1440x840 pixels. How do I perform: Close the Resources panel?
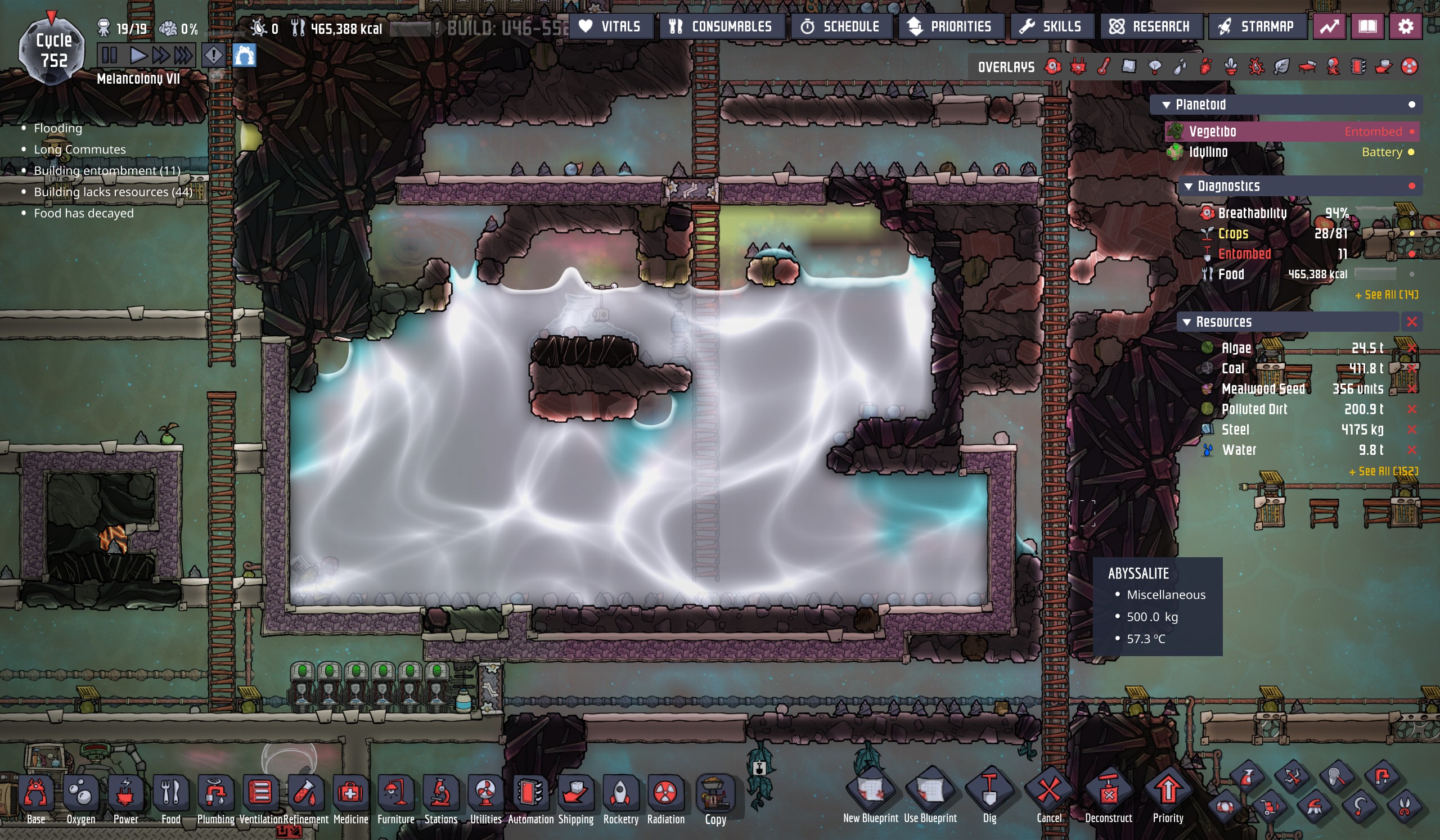coord(1411,322)
